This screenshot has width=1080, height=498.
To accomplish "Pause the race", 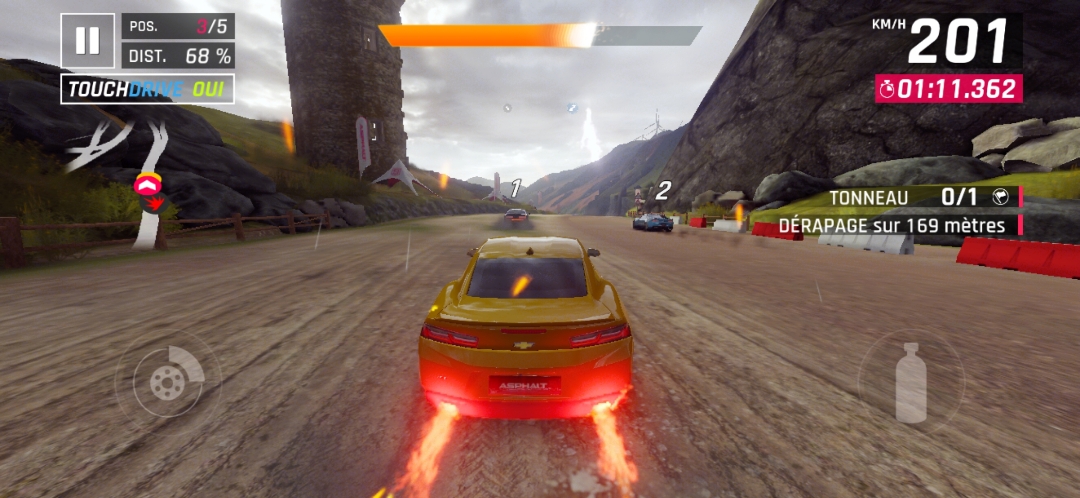I will (x=87, y=40).
